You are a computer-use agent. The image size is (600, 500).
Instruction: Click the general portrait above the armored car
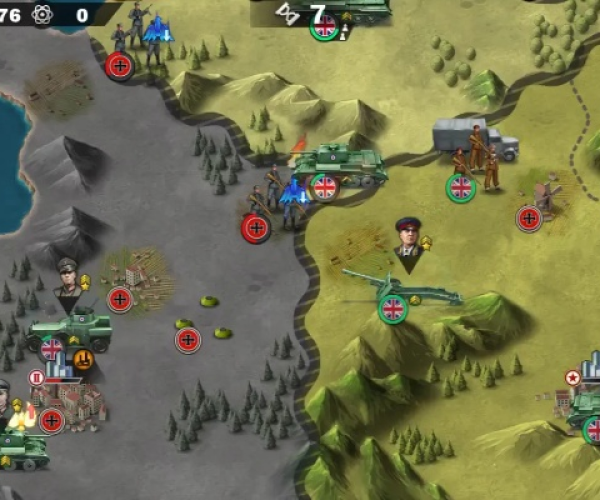[x=68, y=280]
